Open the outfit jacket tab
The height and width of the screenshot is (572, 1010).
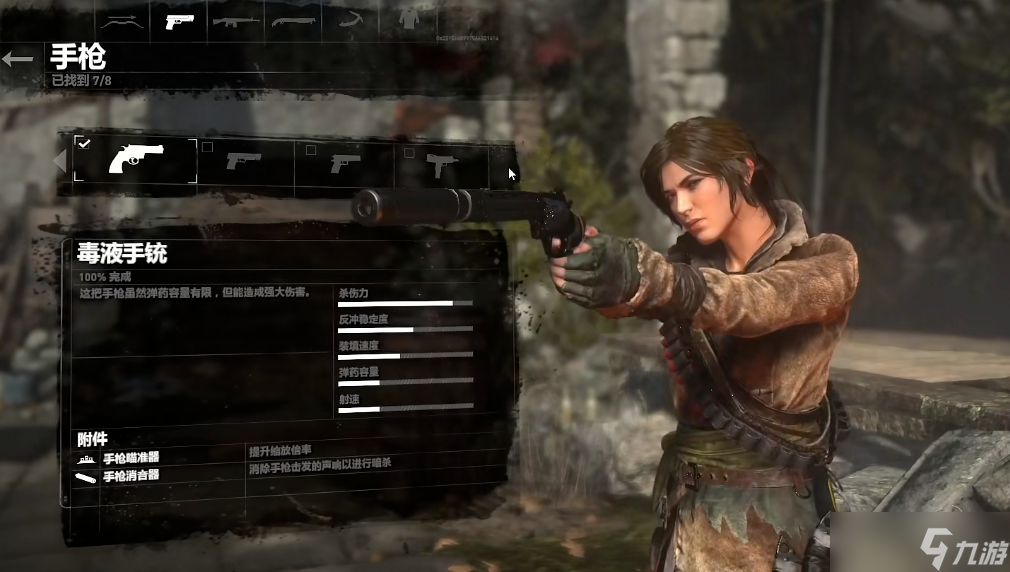coord(408,20)
